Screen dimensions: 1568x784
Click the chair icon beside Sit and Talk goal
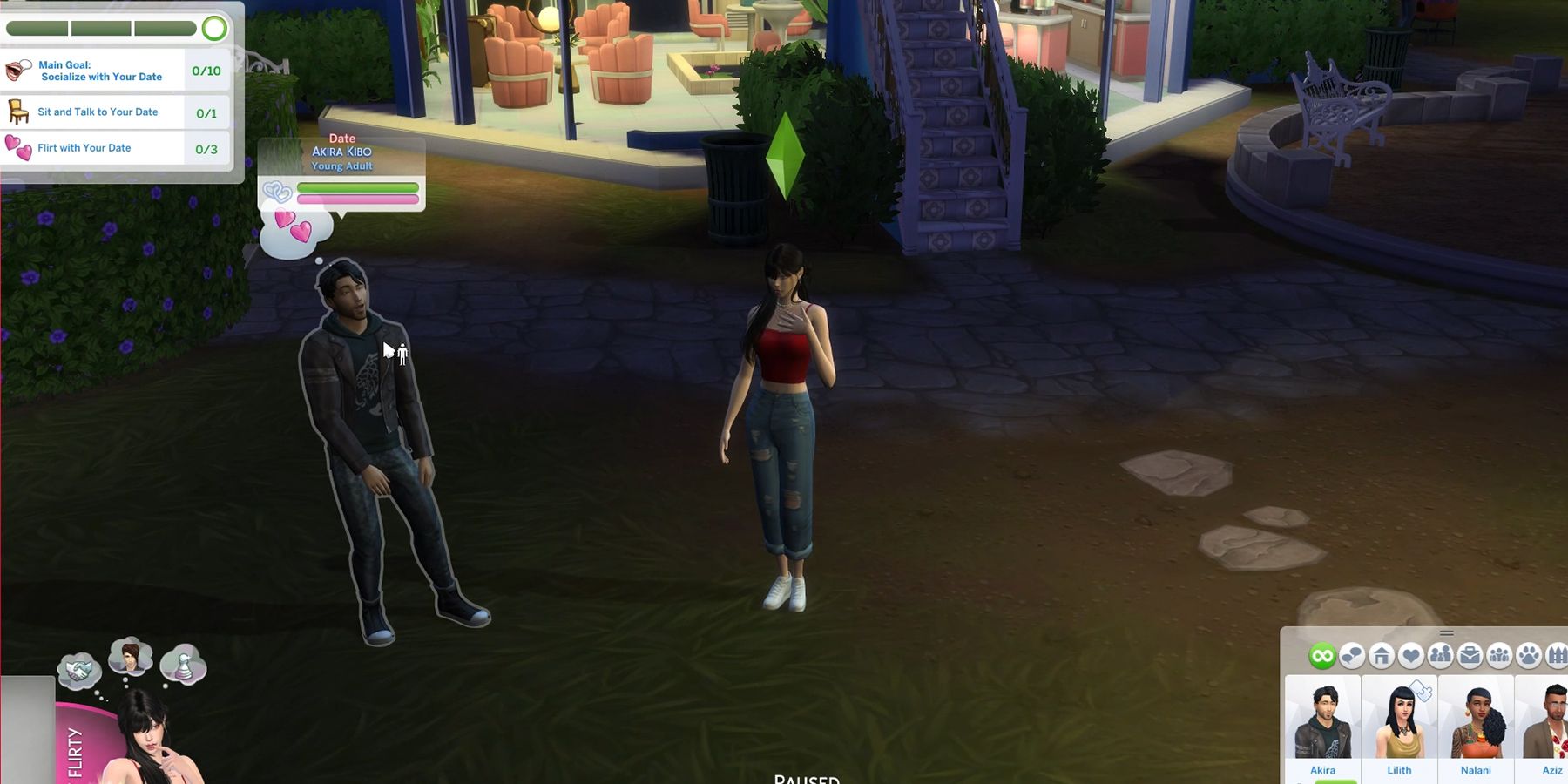click(18, 112)
